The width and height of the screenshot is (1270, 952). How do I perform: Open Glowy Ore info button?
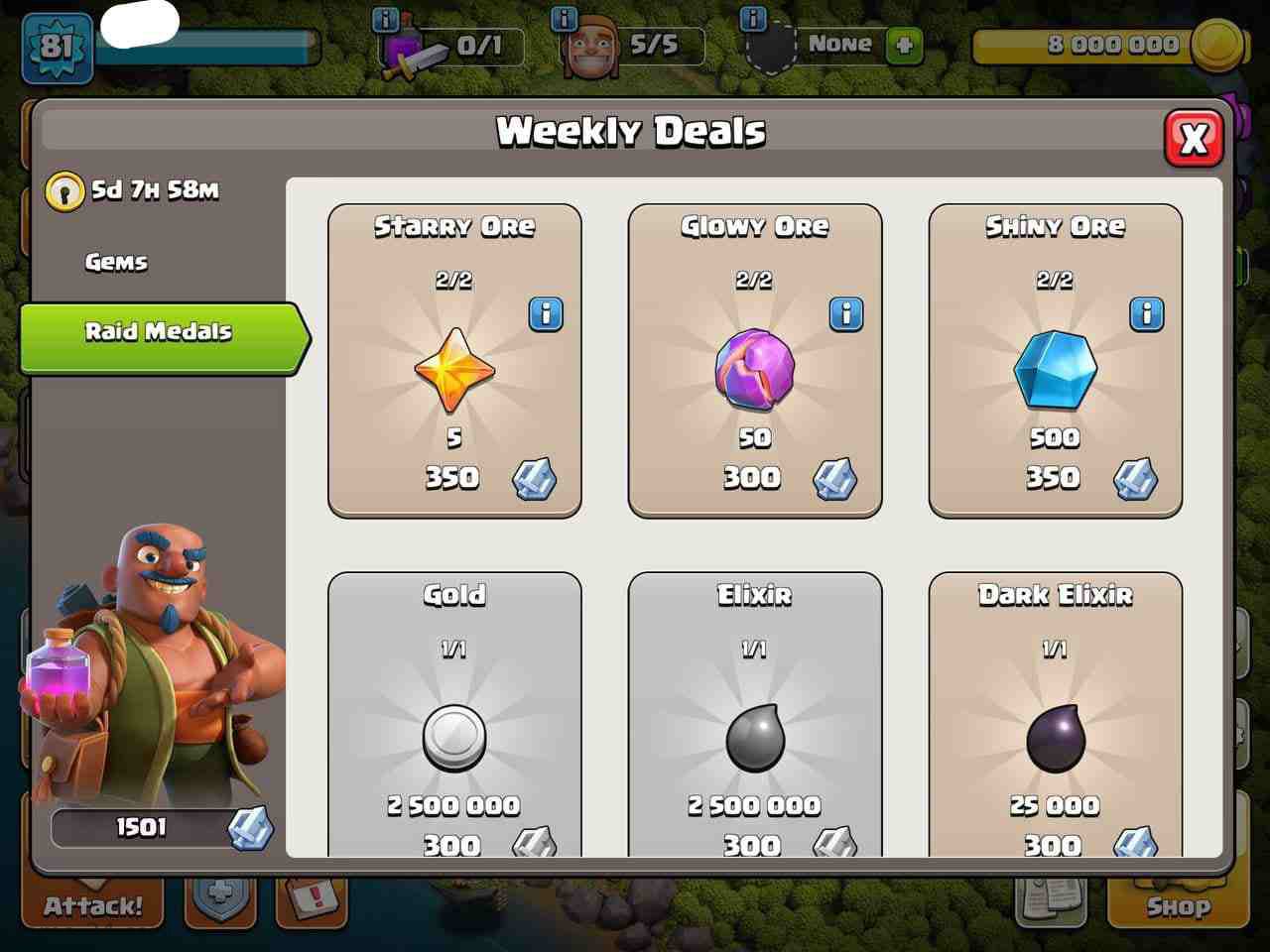point(846,314)
